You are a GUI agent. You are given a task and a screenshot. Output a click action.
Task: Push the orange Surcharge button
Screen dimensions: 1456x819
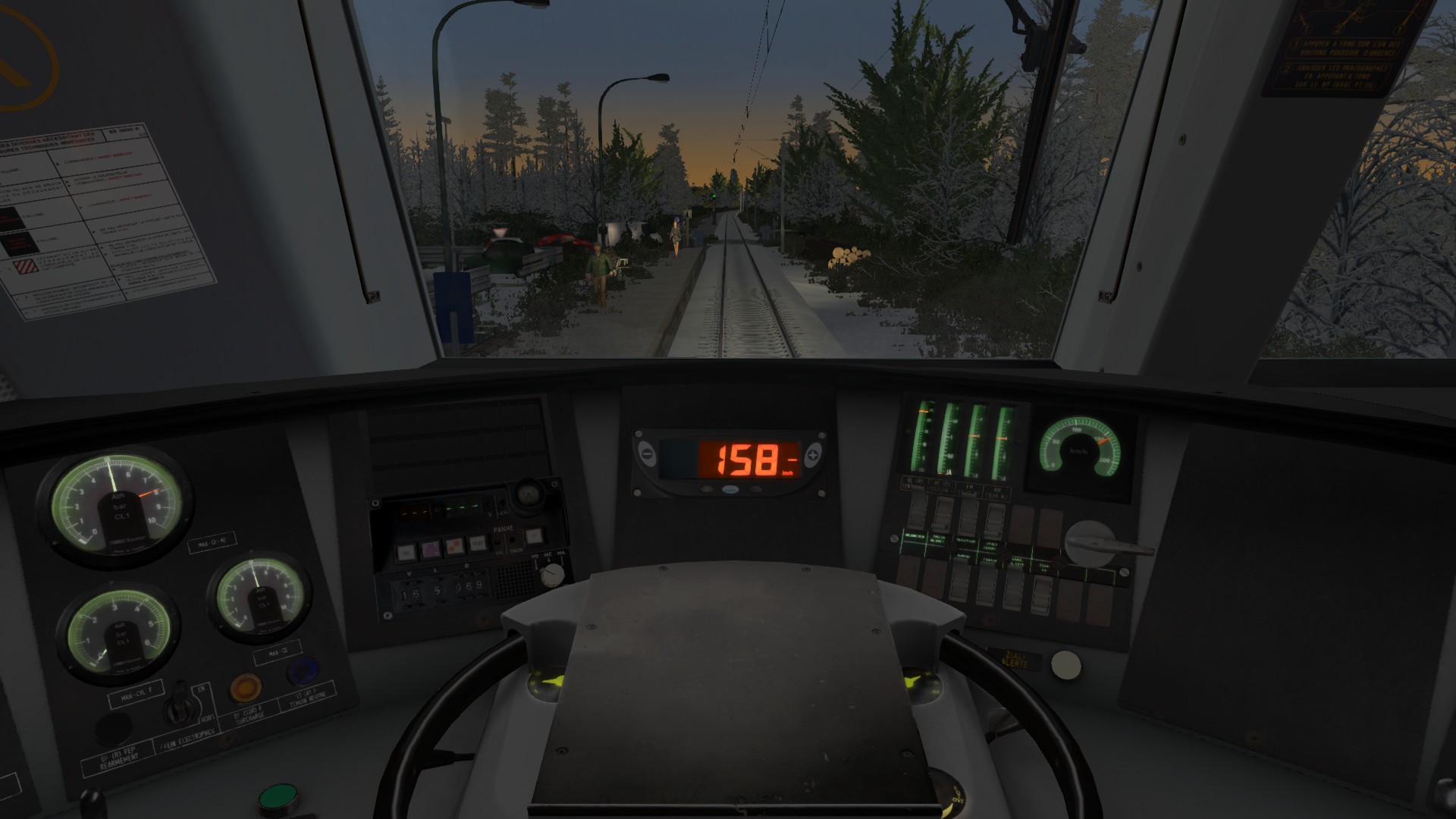pos(245,687)
